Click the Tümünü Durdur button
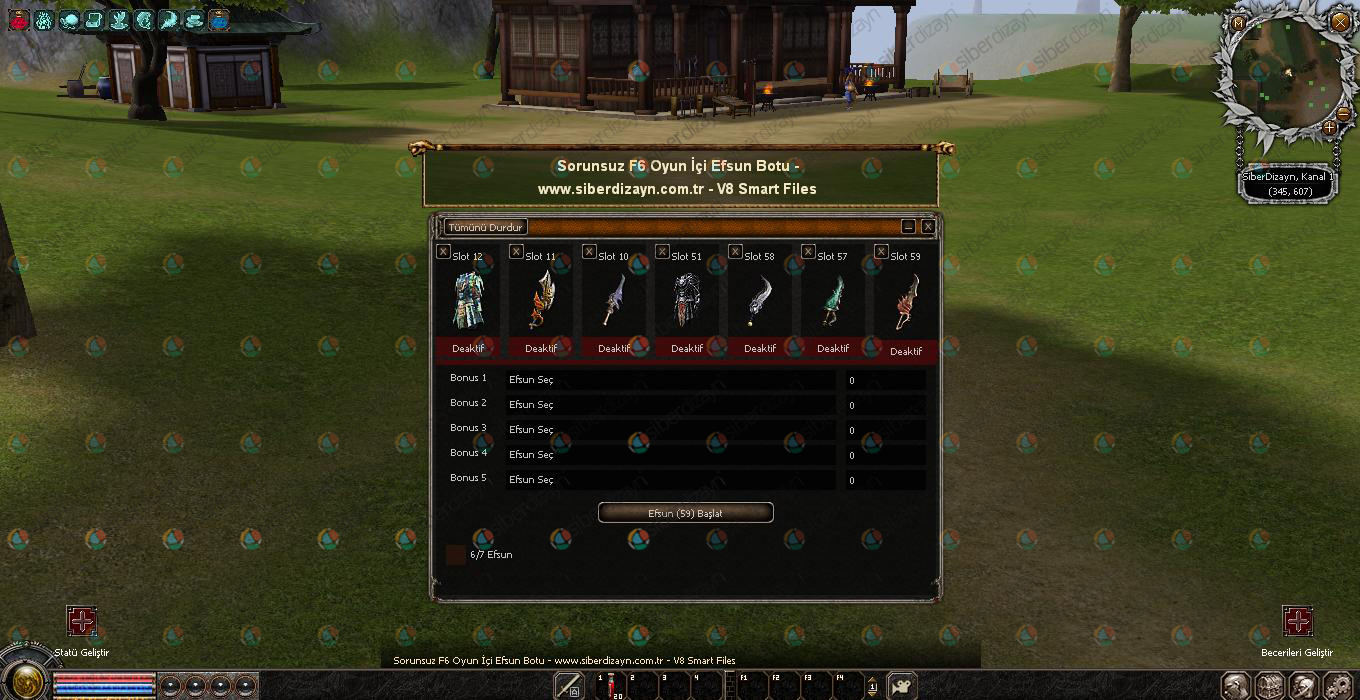Image resolution: width=1360 pixels, height=700 pixels. 485,227
